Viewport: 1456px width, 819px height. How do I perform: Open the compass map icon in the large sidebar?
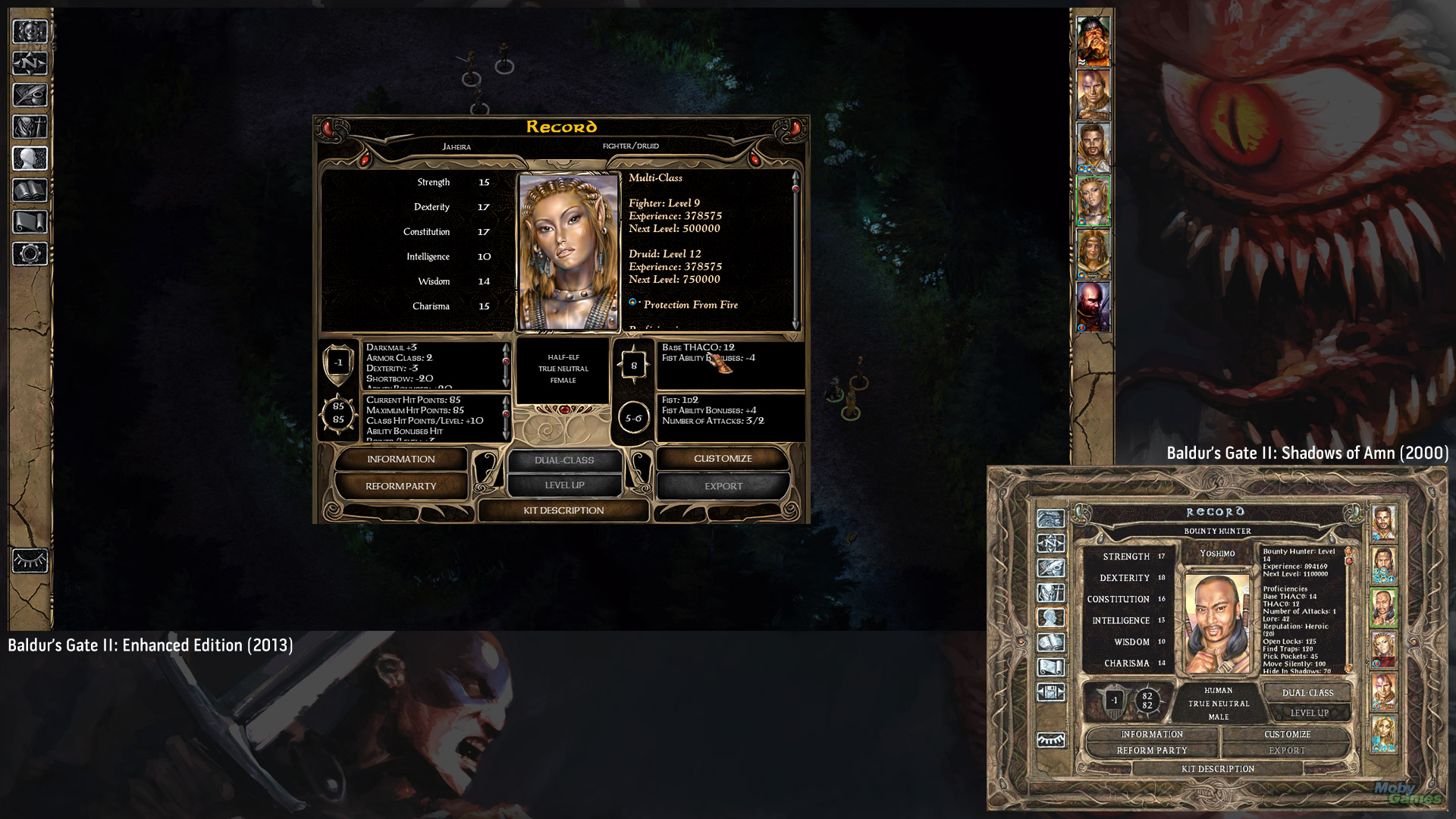coord(30,64)
